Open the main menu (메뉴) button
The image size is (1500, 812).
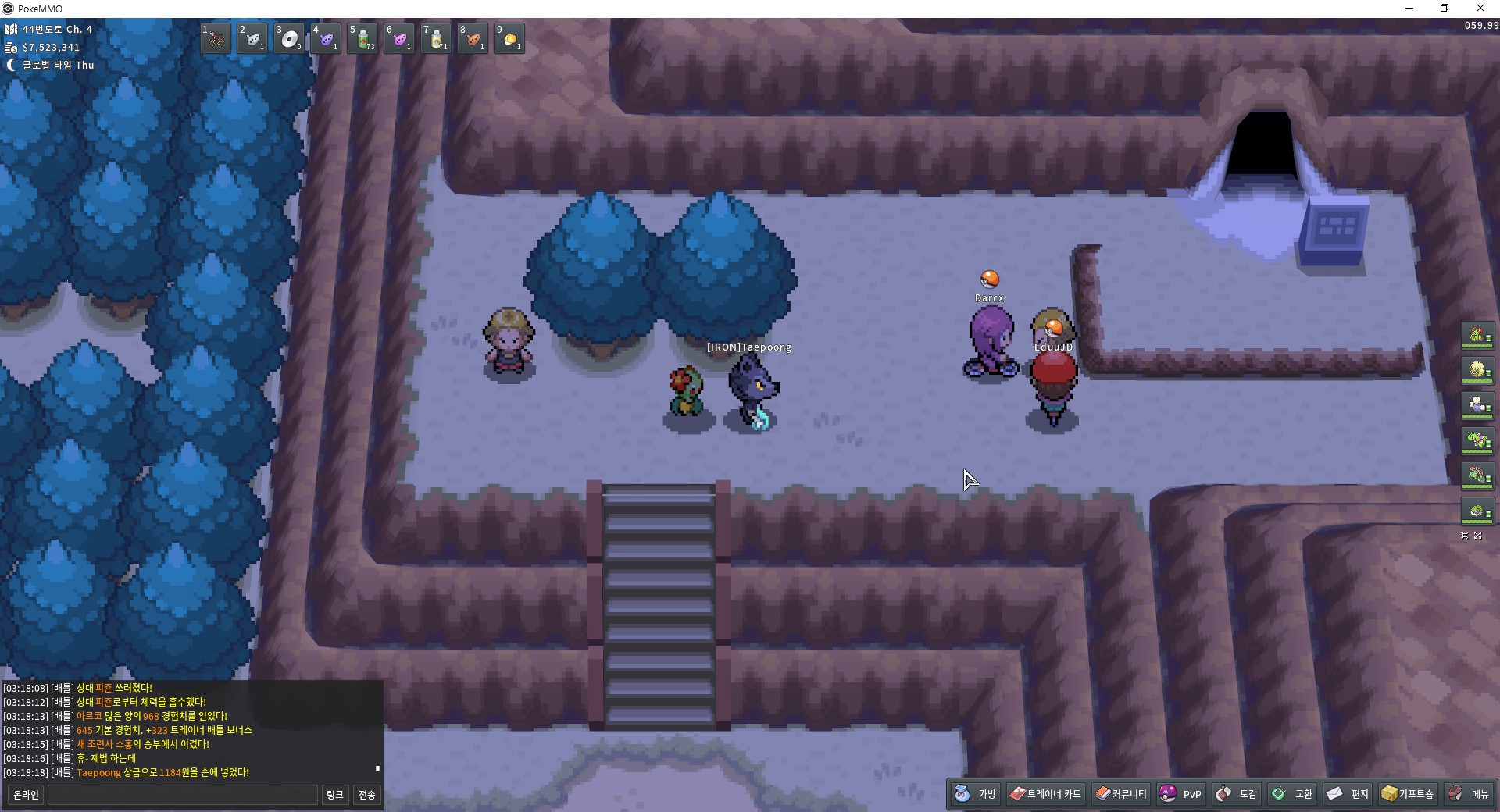coord(1469,794)
